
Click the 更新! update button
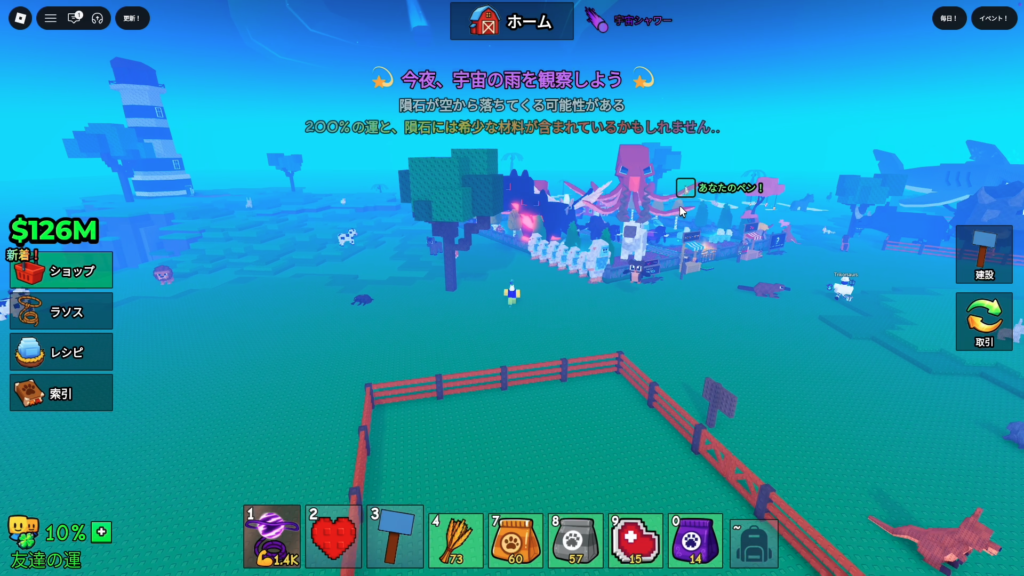coord(132,18)
